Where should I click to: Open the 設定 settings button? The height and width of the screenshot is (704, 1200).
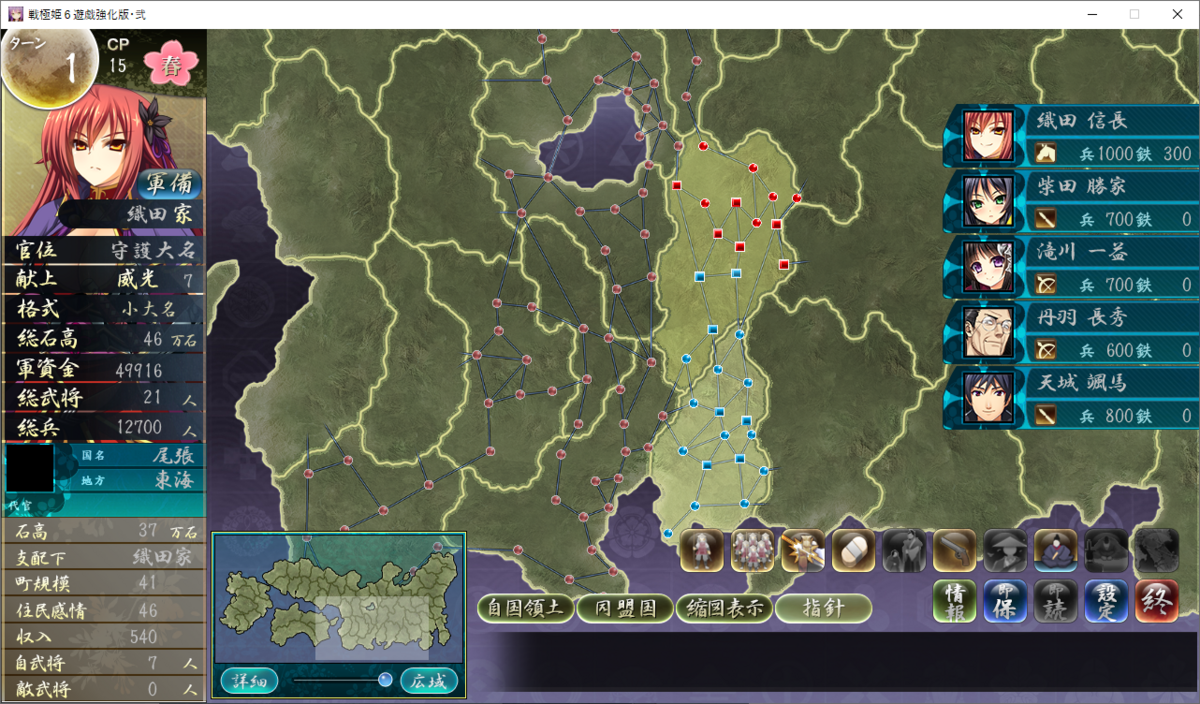(1106, 601)
